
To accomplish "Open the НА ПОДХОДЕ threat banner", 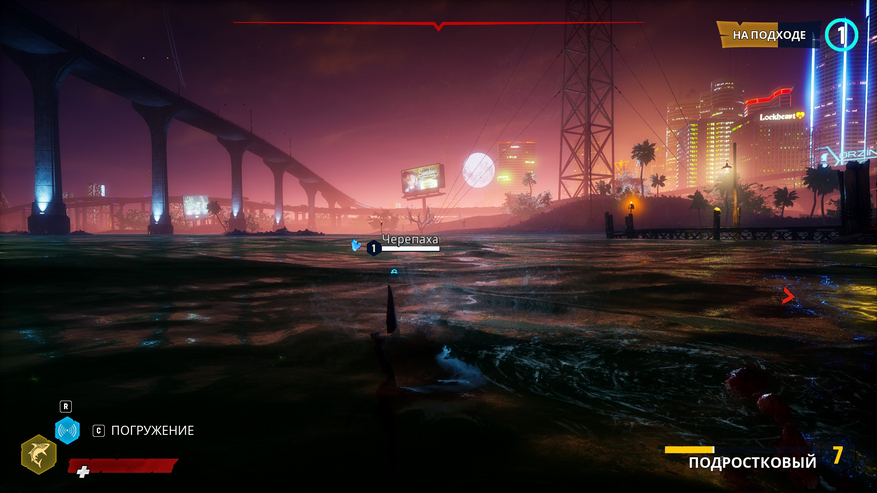I will pyautogui.click(x=768, y=35).
